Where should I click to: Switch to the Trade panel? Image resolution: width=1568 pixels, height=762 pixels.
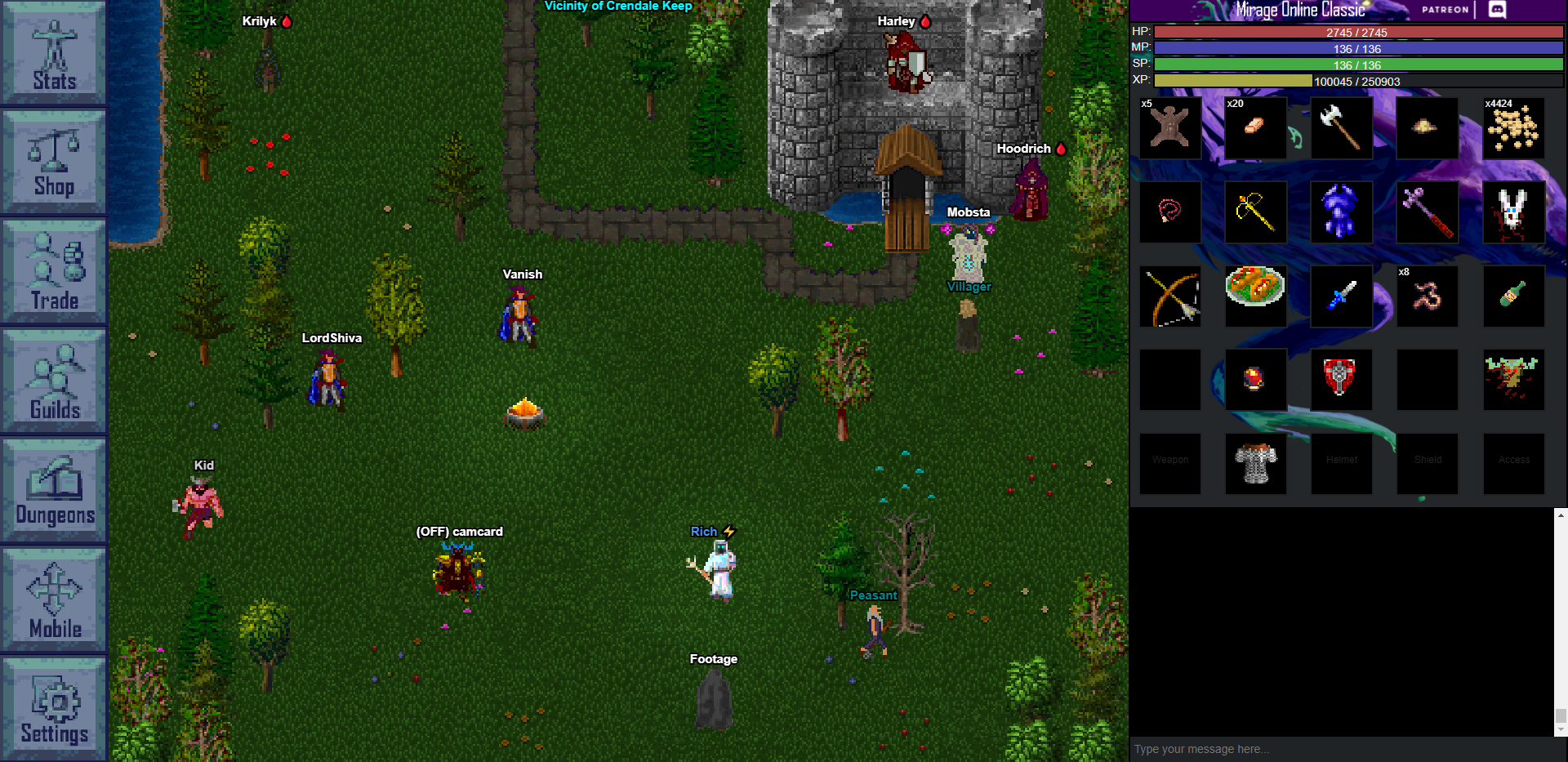53,271
